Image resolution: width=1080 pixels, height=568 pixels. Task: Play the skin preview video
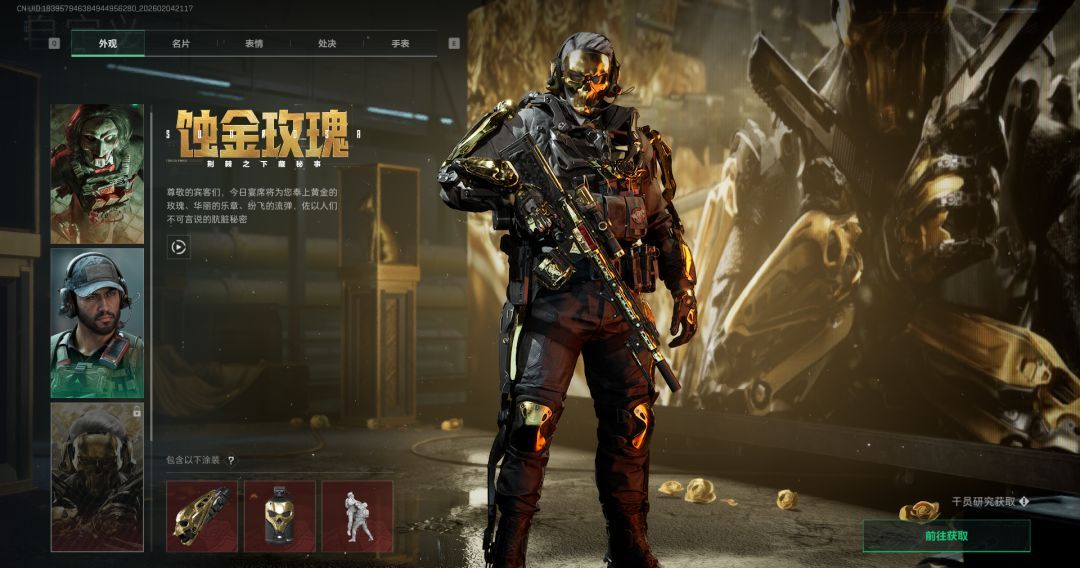(179, 247)
